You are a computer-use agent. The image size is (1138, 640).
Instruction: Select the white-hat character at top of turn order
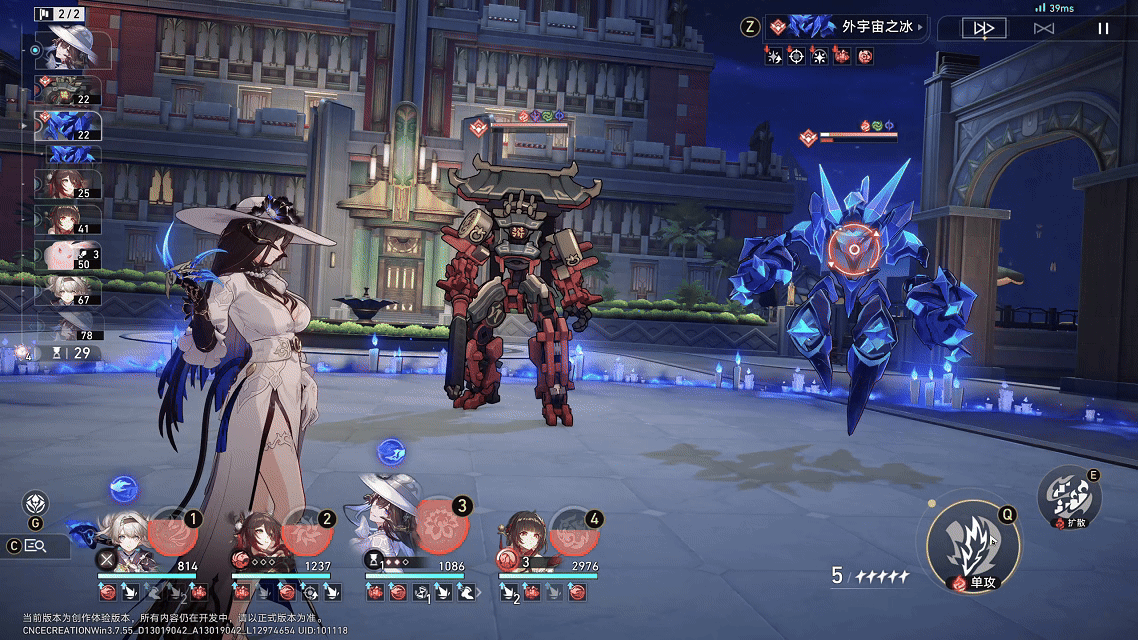point(72,46)
